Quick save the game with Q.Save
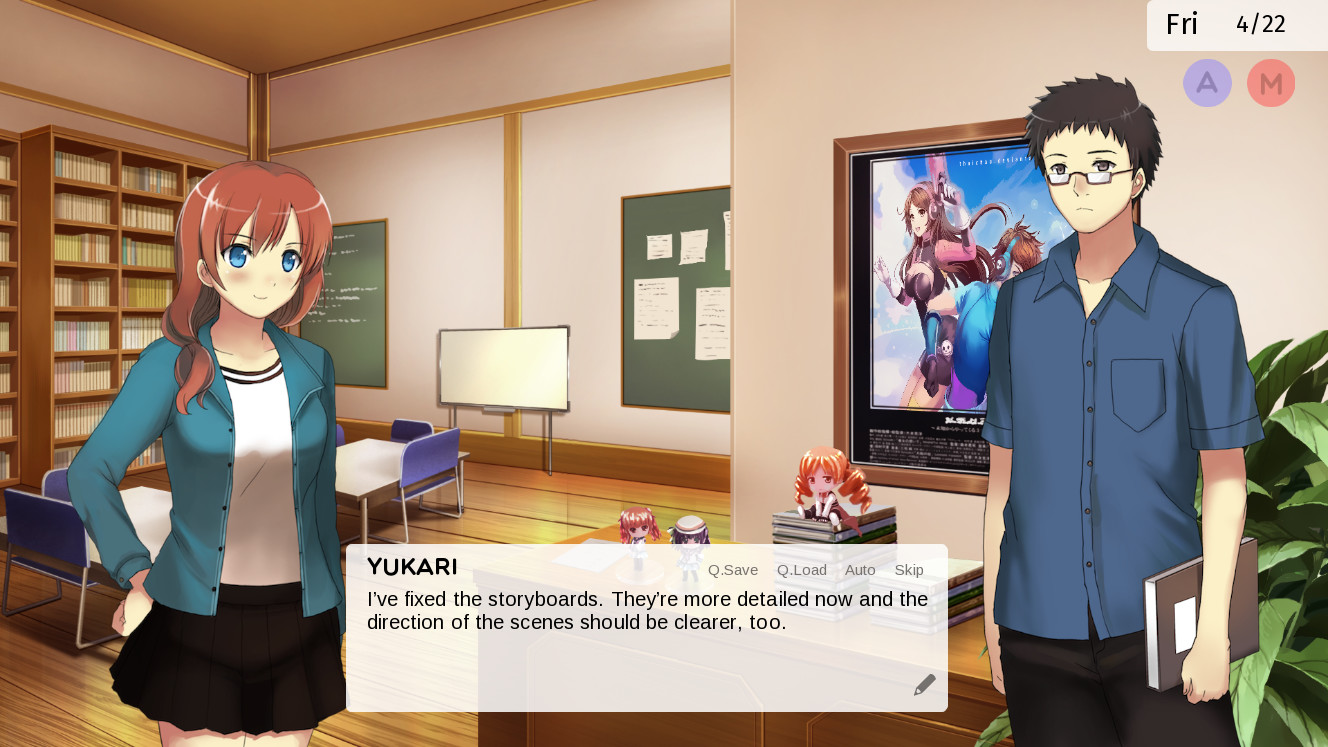The width and height of the screenshot is (1328, 747). click(732, 570)
